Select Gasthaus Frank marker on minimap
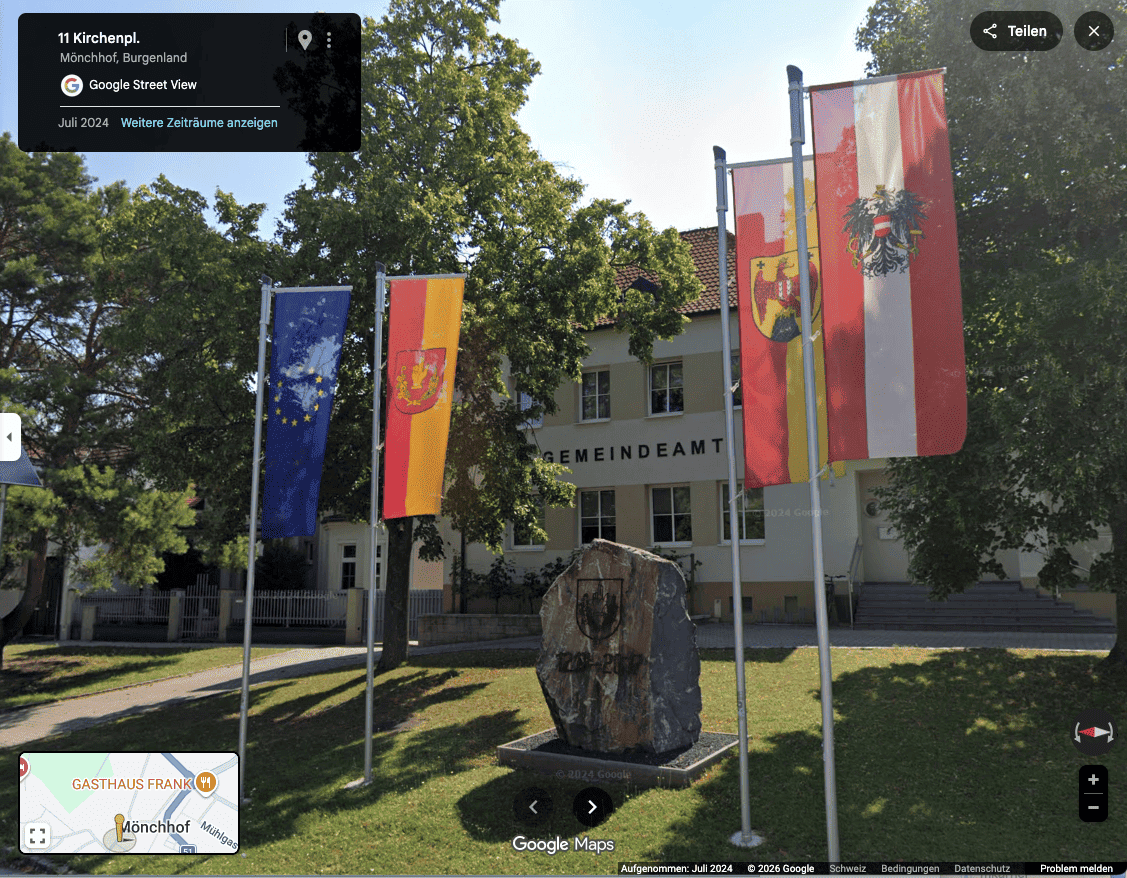Image resolution: width=1127 pixels, height=878 pixels. [x=205, y=783]
